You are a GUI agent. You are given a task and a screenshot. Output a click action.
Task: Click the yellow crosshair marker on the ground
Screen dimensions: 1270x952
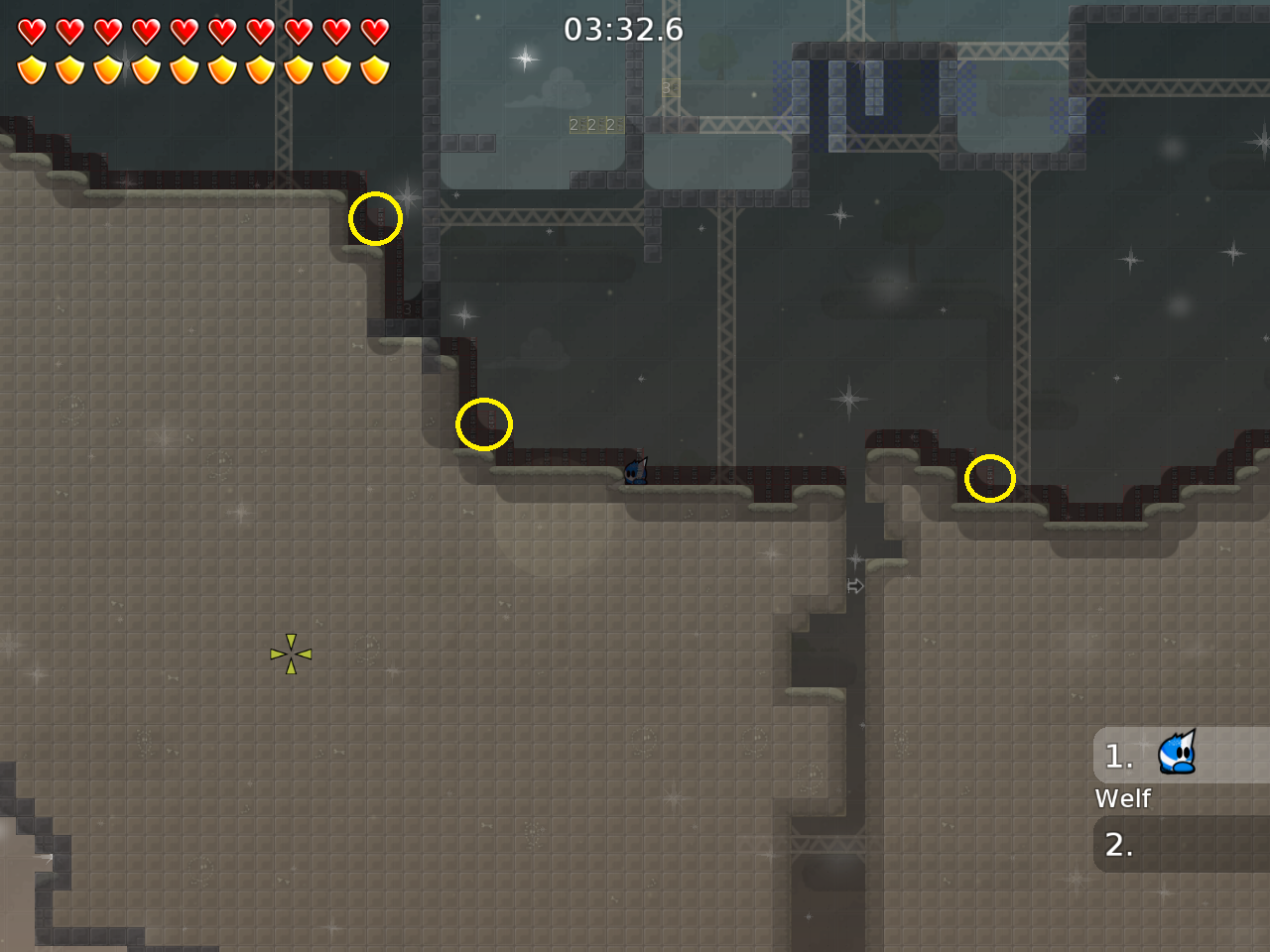click(290, 653)
